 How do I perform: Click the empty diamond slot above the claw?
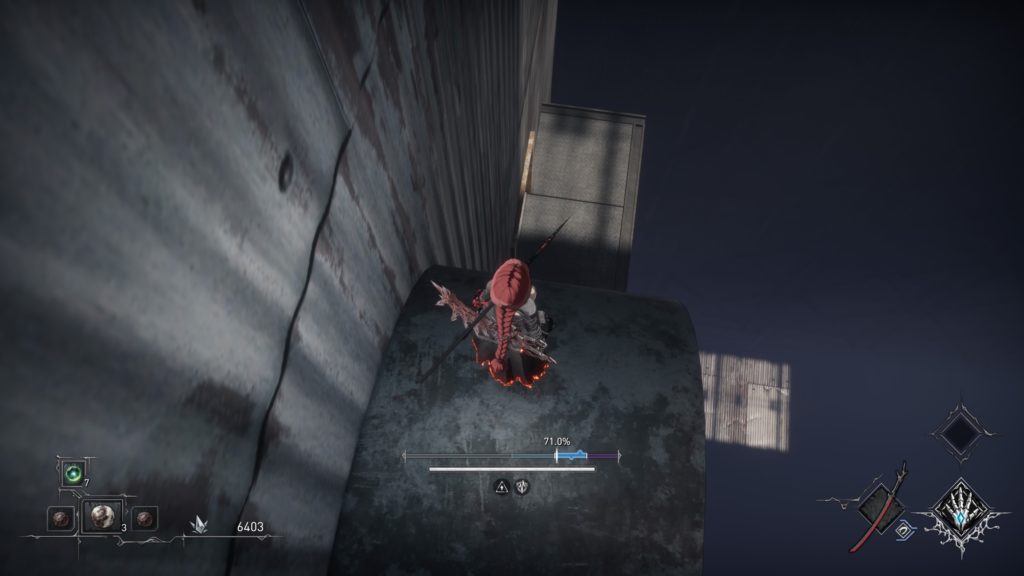point(964,433)
